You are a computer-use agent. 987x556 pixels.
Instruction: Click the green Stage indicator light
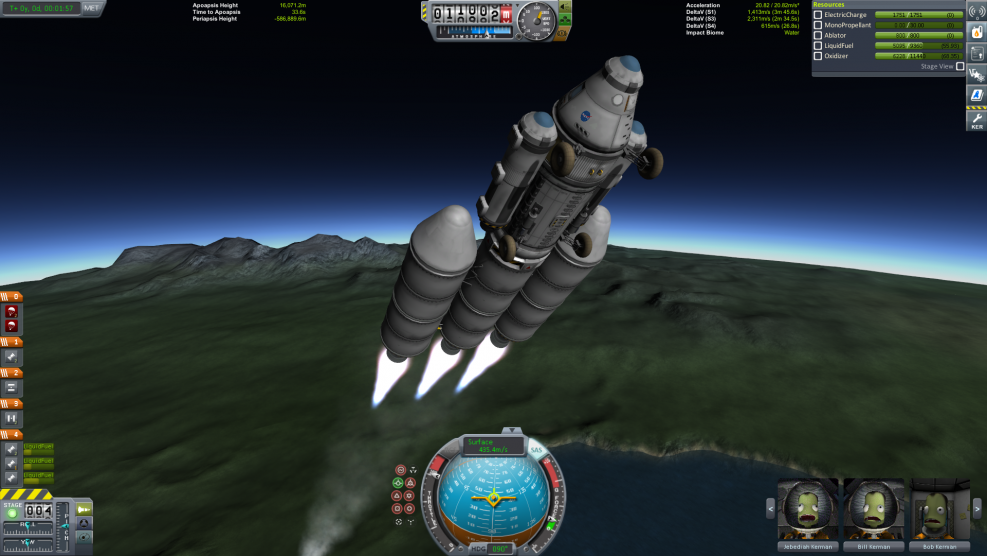coord(12,514)
